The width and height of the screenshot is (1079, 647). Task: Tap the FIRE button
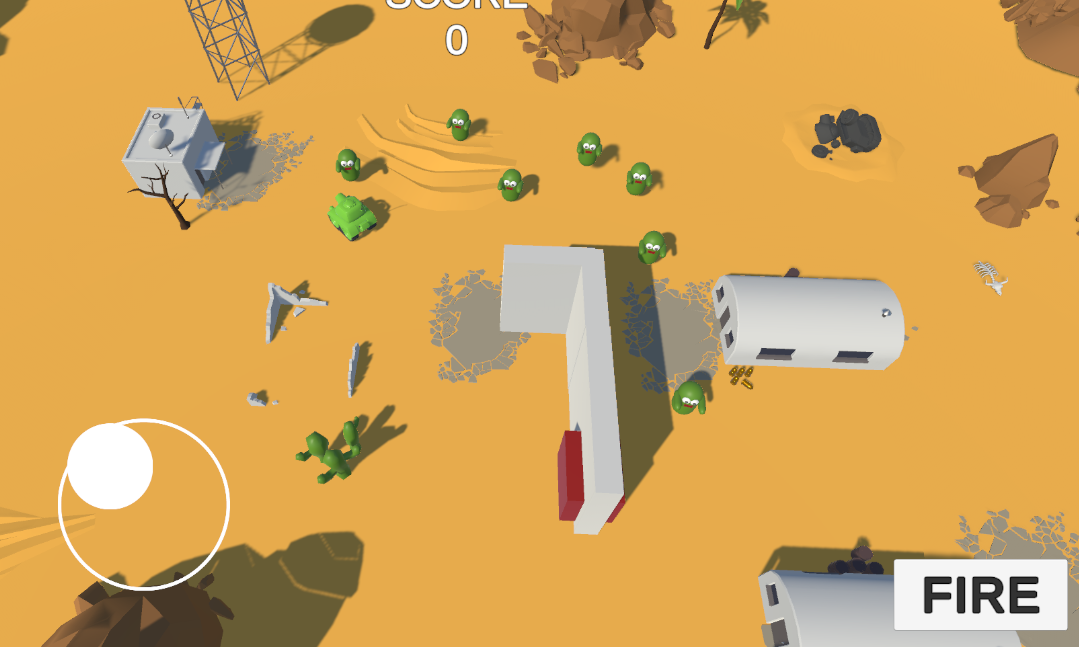(x=980, y=595)
